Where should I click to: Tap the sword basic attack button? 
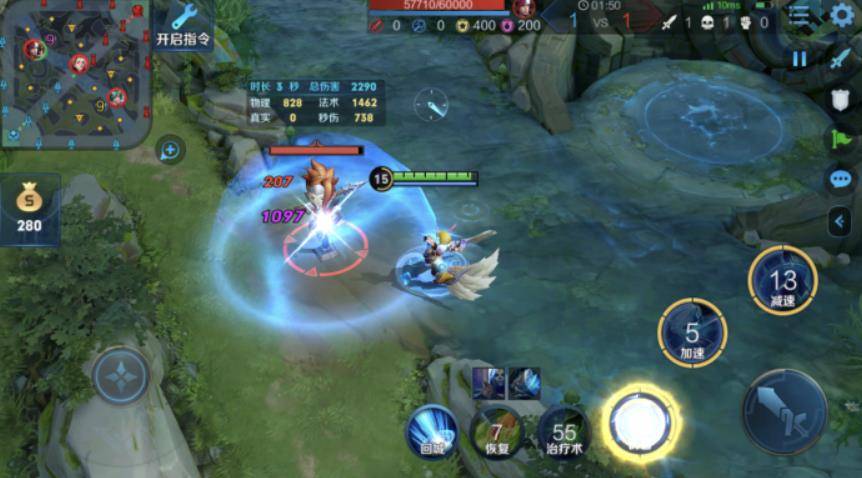click(x=784, y=411)
